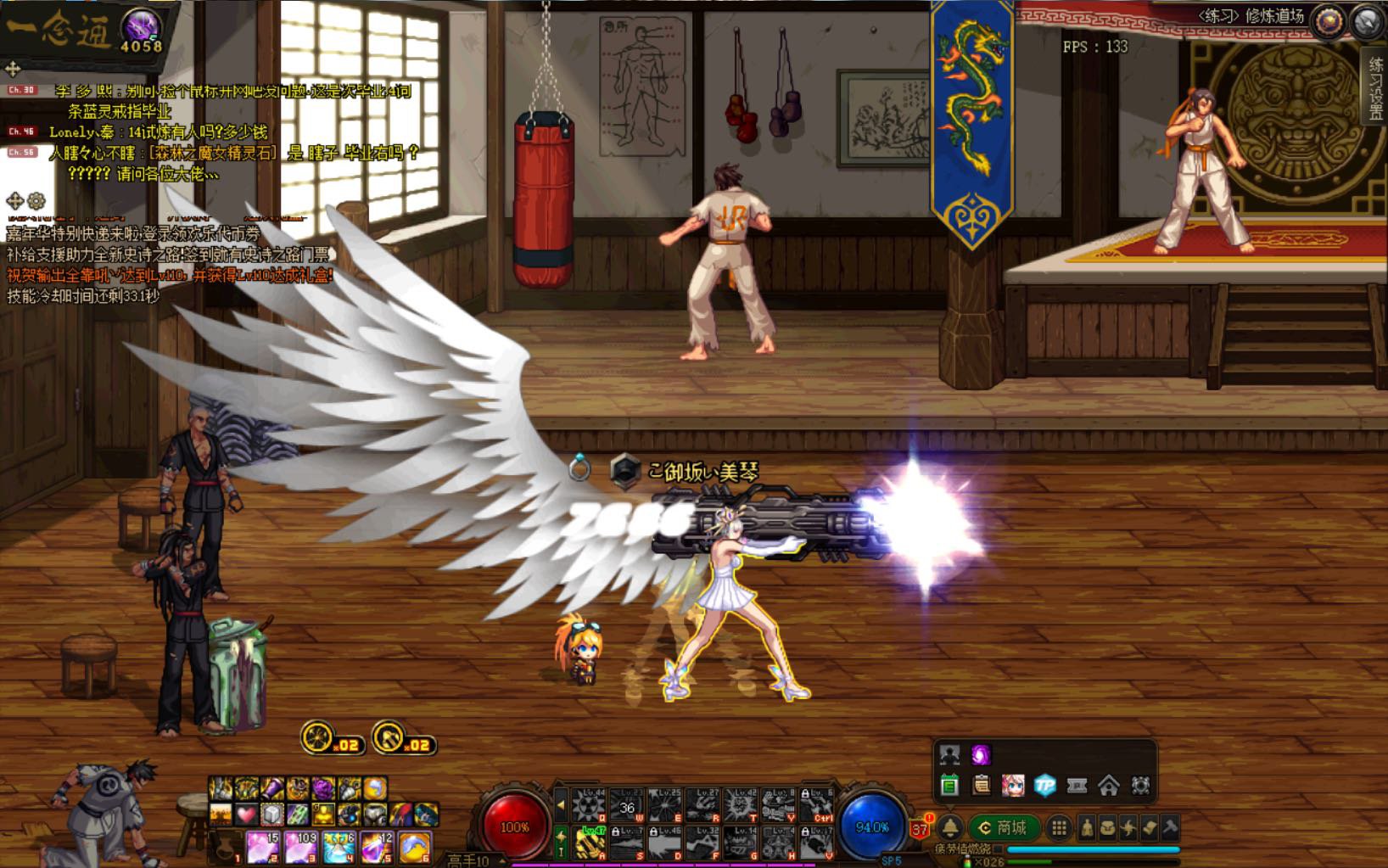The width and height of the screenshot is (1388, 868).
Task: Open the hammer icon in the bottom-right menu
Action: point(1169,827)
